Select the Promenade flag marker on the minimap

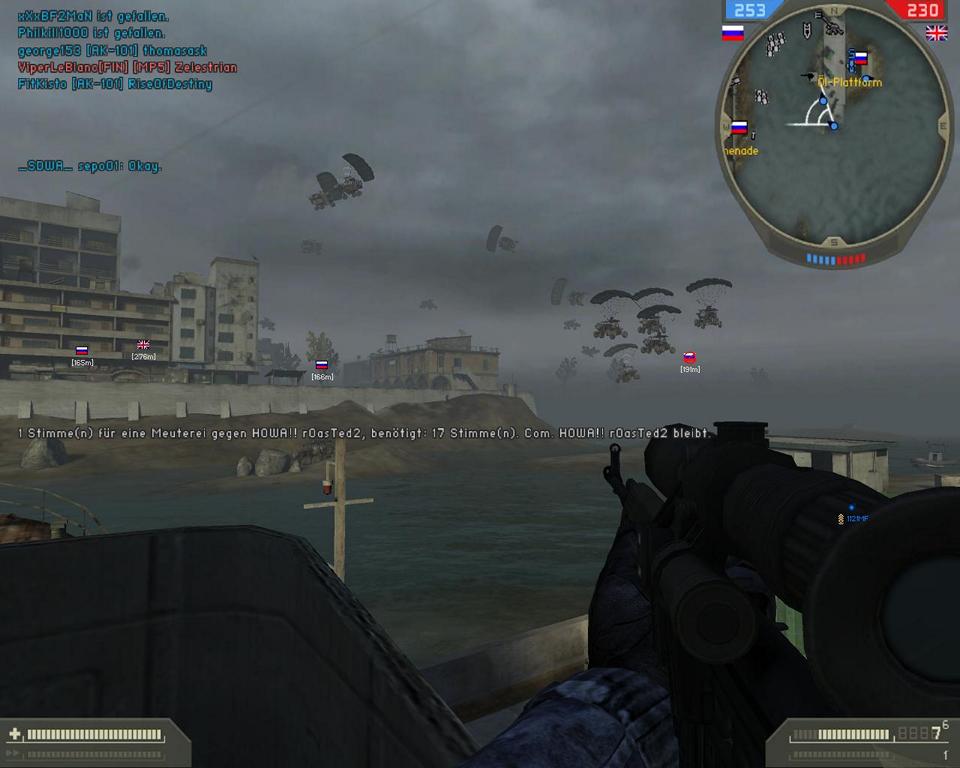[x=739, y=128]
